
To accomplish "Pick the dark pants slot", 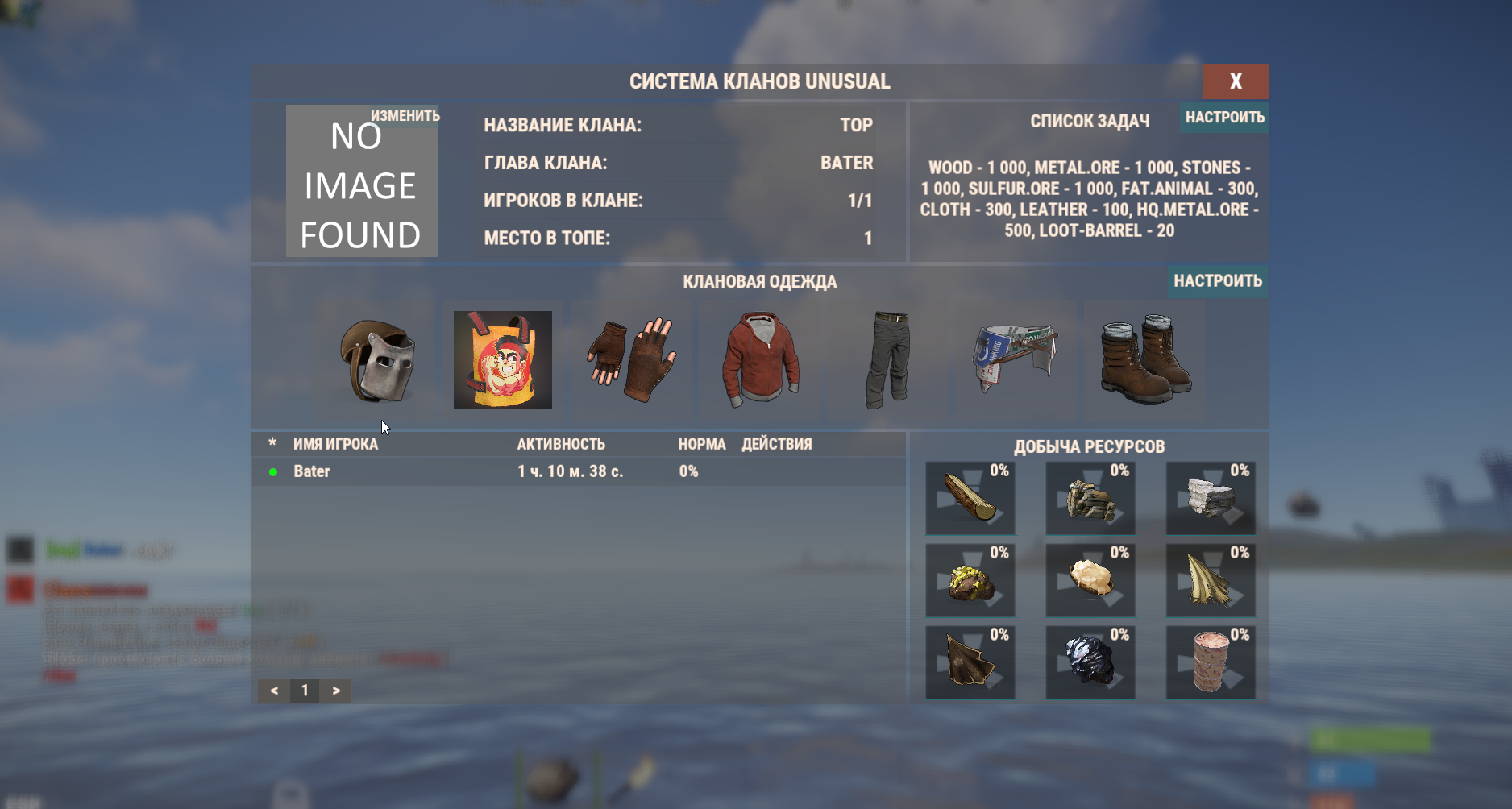I will click(x=887, y=360).
